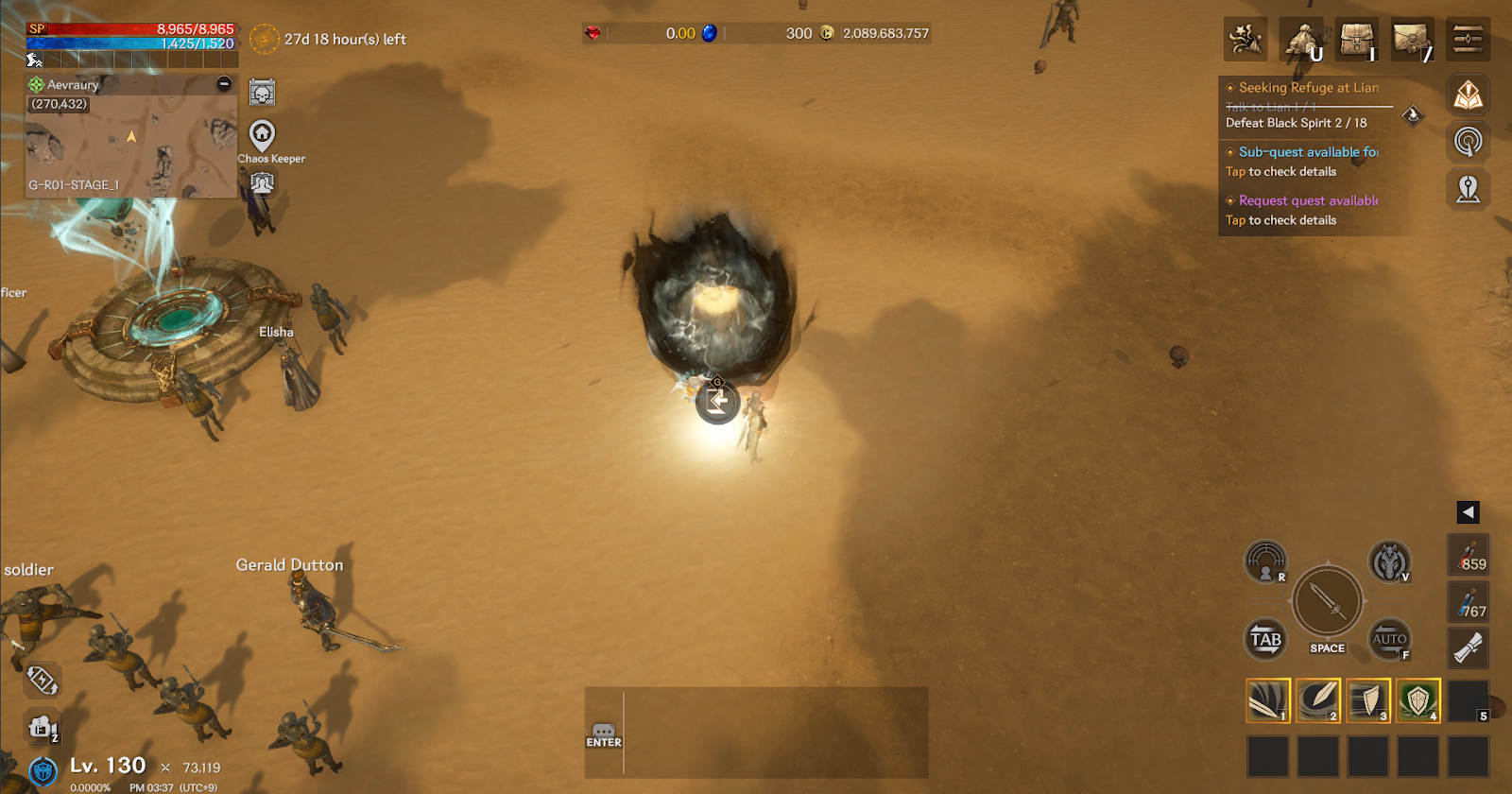Open the skull calendar icon
Screen dimensions: 1512x794
262,93
